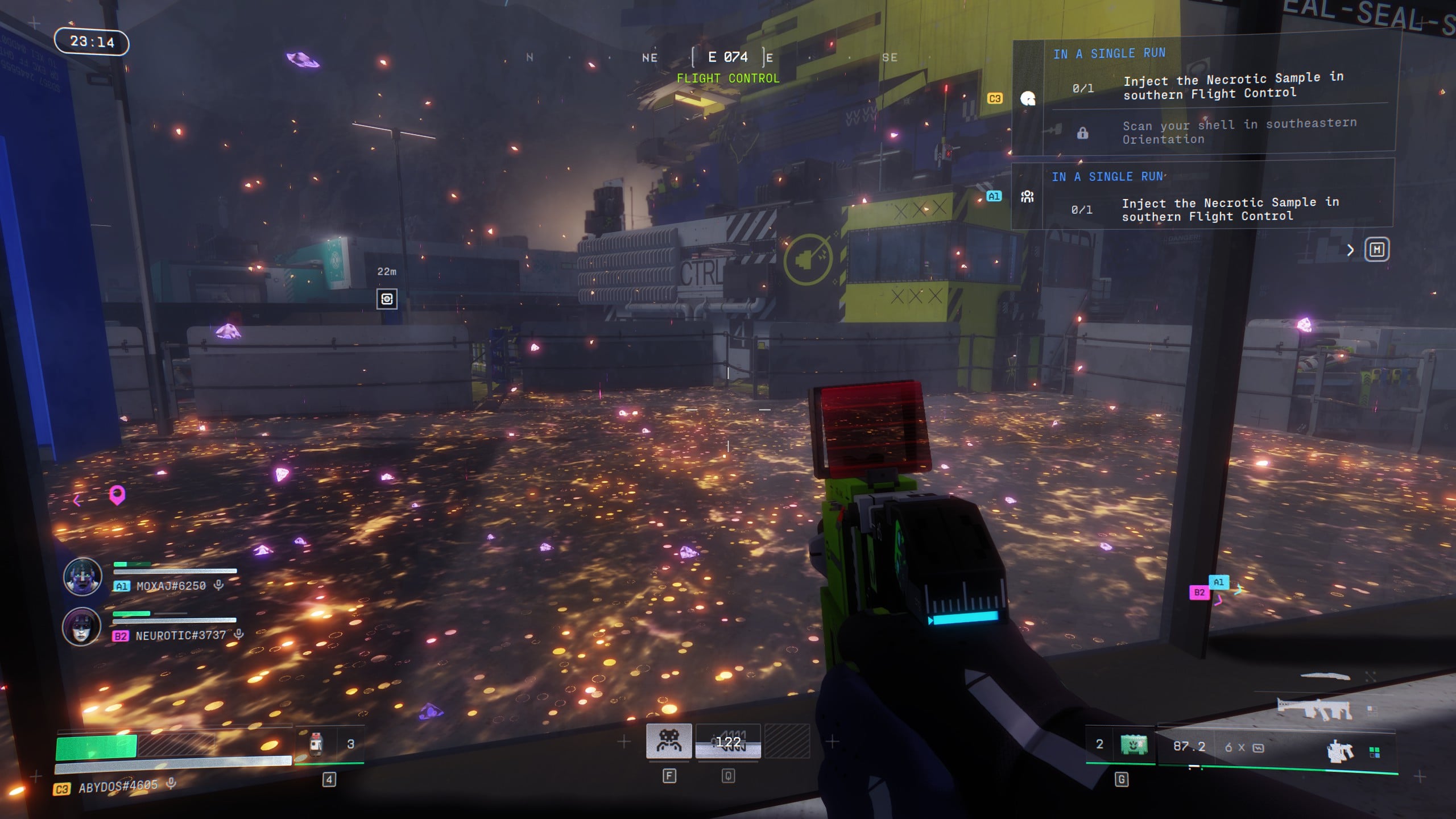This screenshot has width=1456, height=819.
Task: Select the equipped pistol weapon icon
Action: pyautogui.click(x=1340, y=751)
